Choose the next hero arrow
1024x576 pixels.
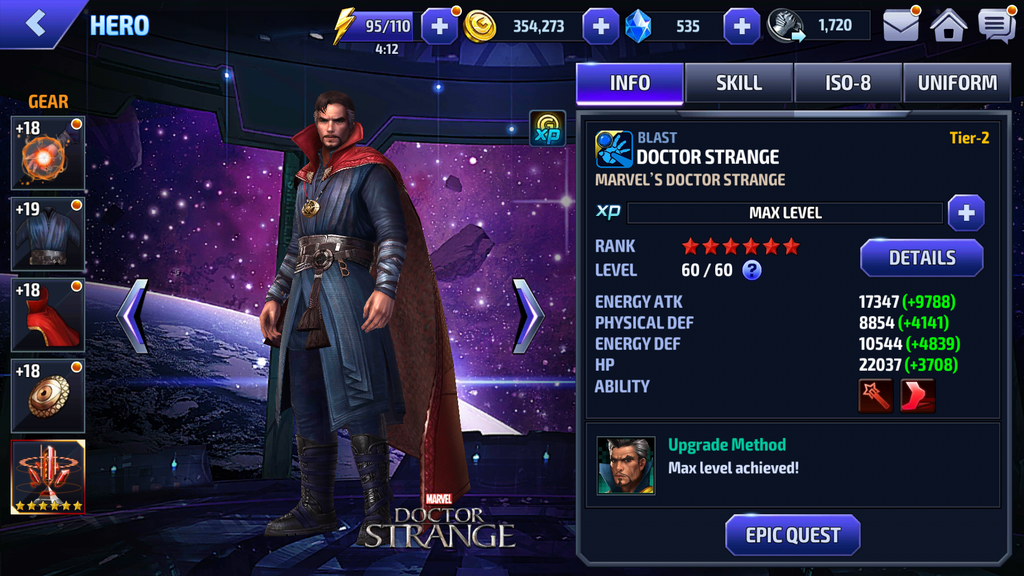527,316
